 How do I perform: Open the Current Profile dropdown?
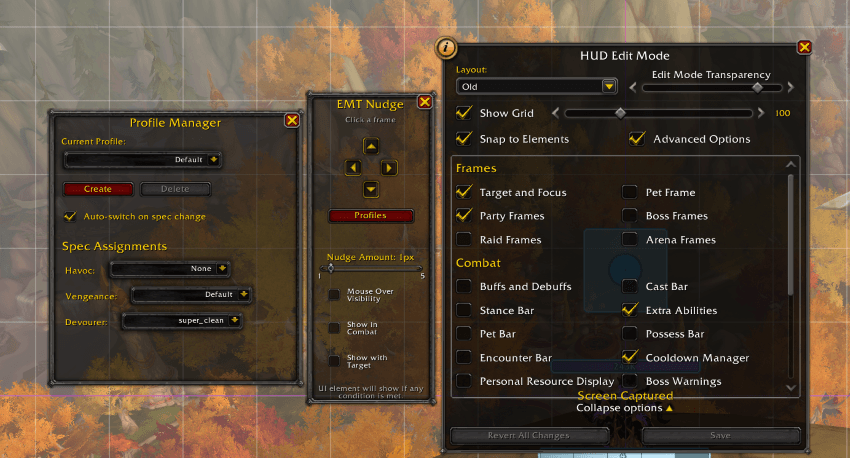pos(143,159)
